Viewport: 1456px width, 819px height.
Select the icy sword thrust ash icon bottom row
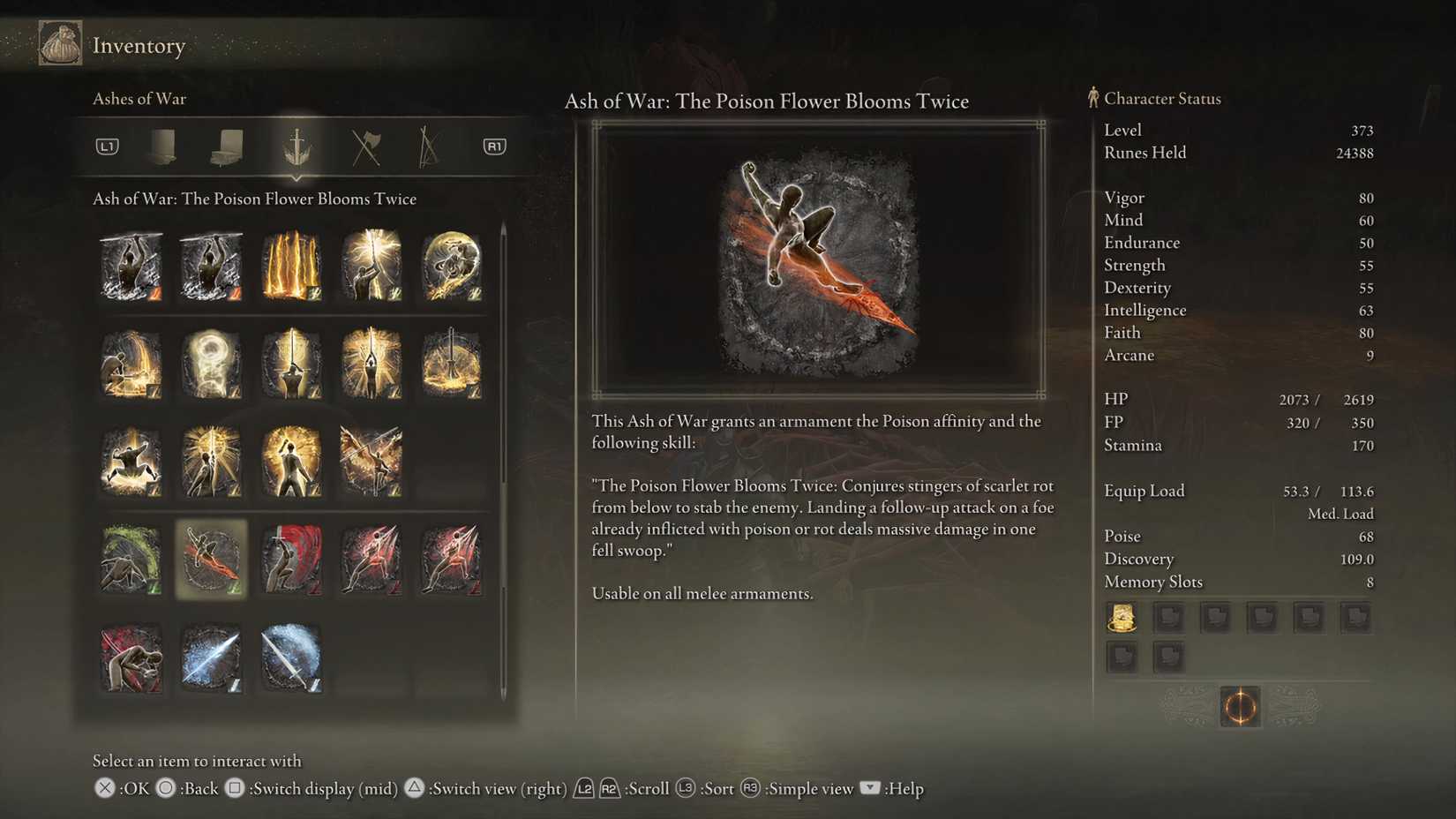[x=291, y=659]
